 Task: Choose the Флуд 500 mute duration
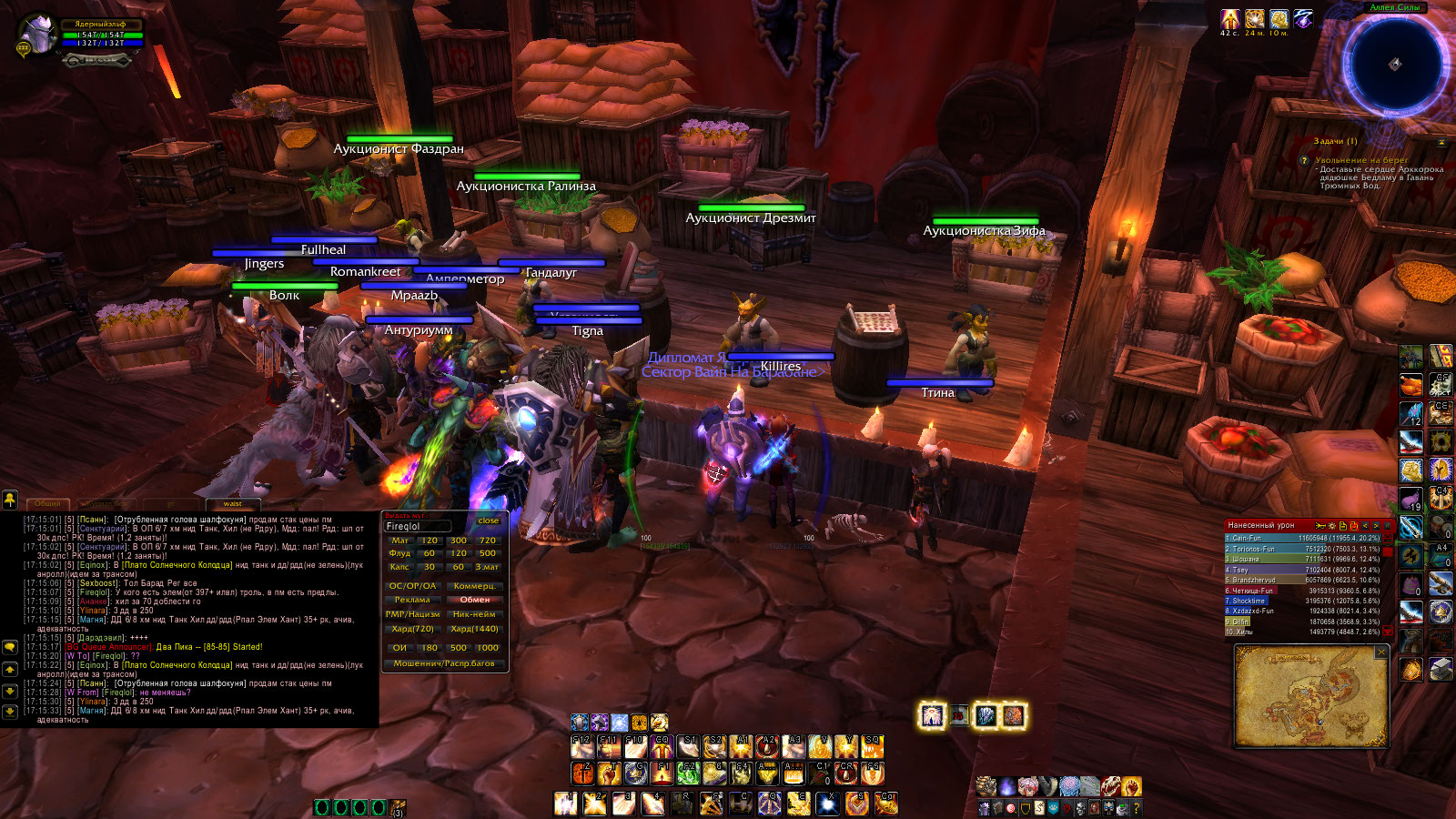coord(488,553)
